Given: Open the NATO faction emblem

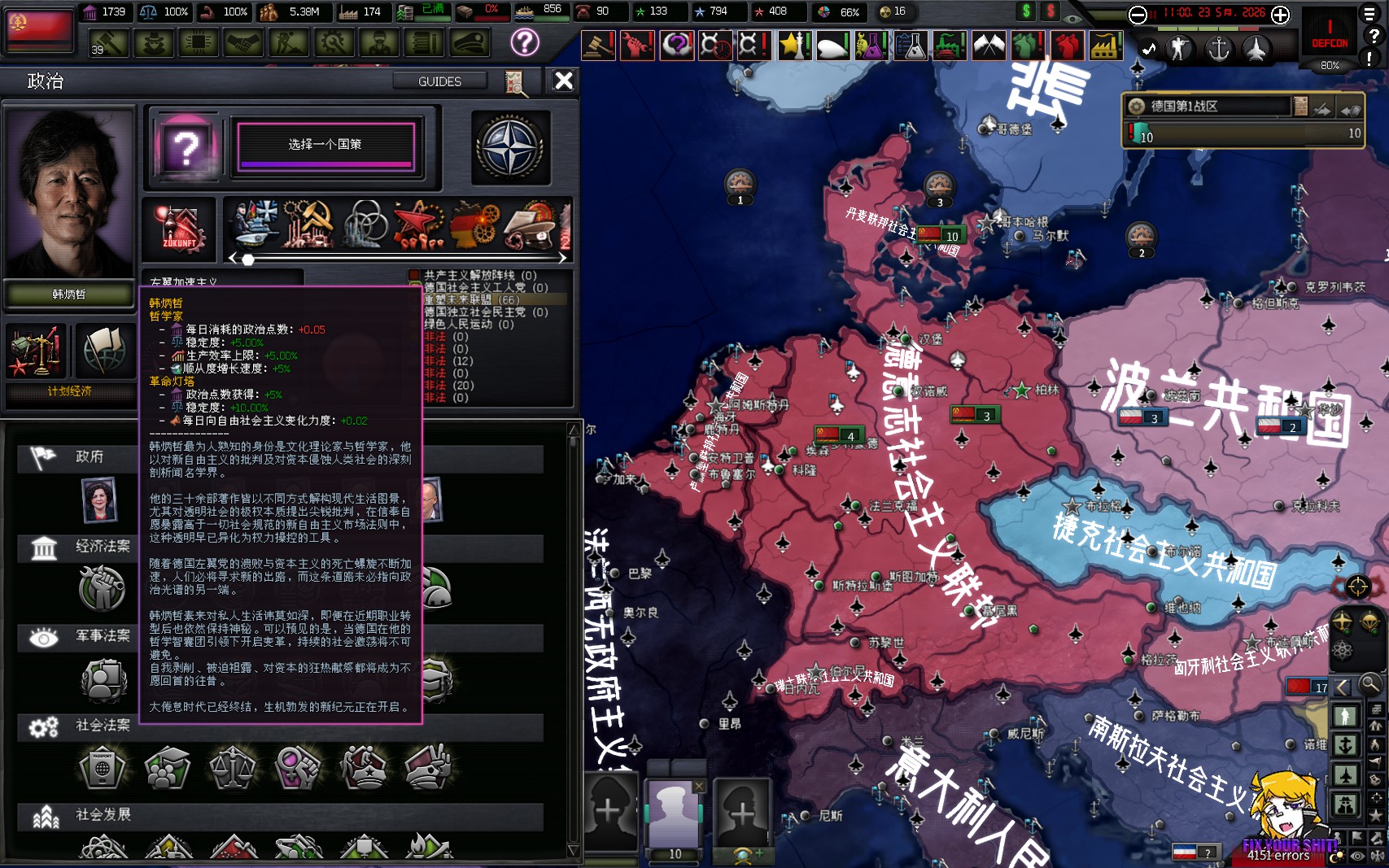Looking at the screenshot, I should pyautogui.click(x=509, y=147).
